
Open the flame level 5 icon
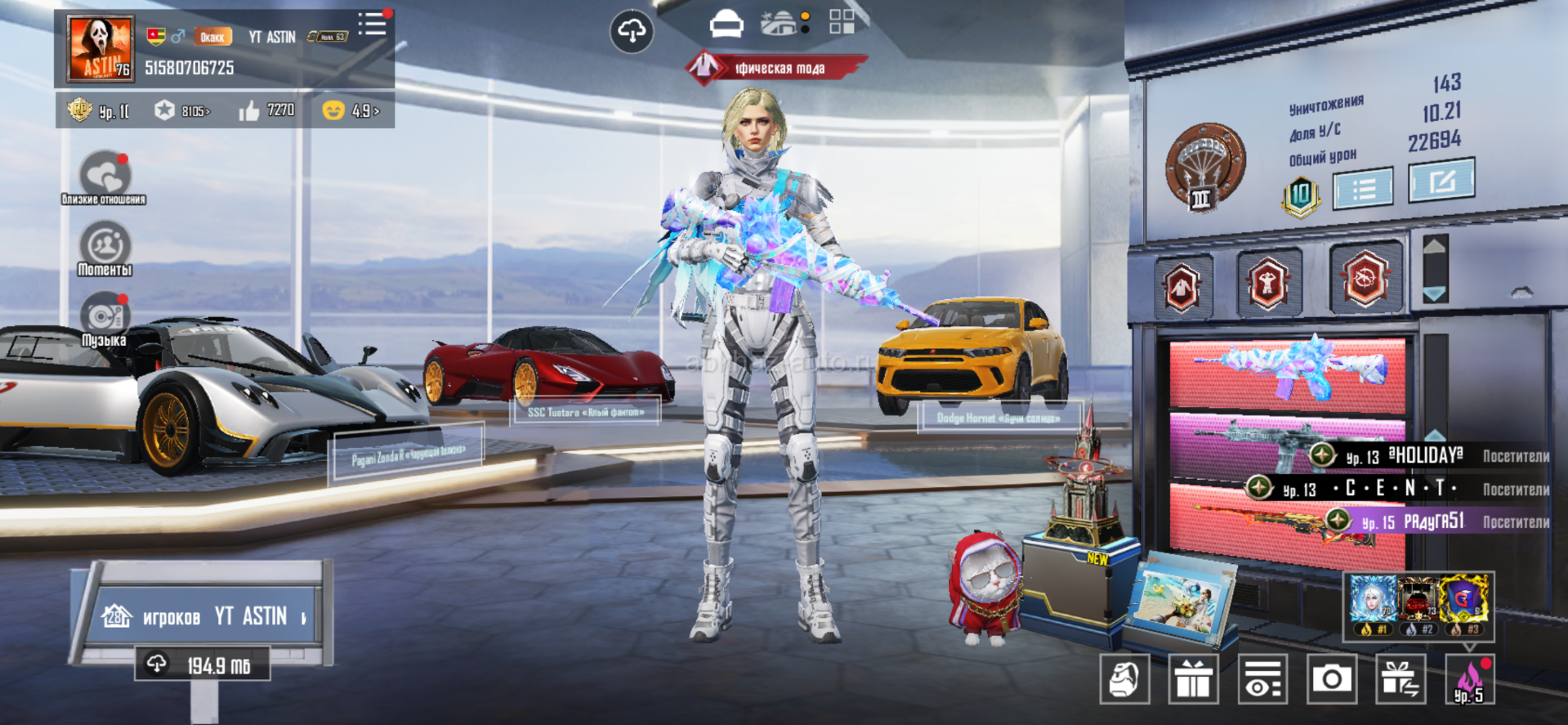1469,680
